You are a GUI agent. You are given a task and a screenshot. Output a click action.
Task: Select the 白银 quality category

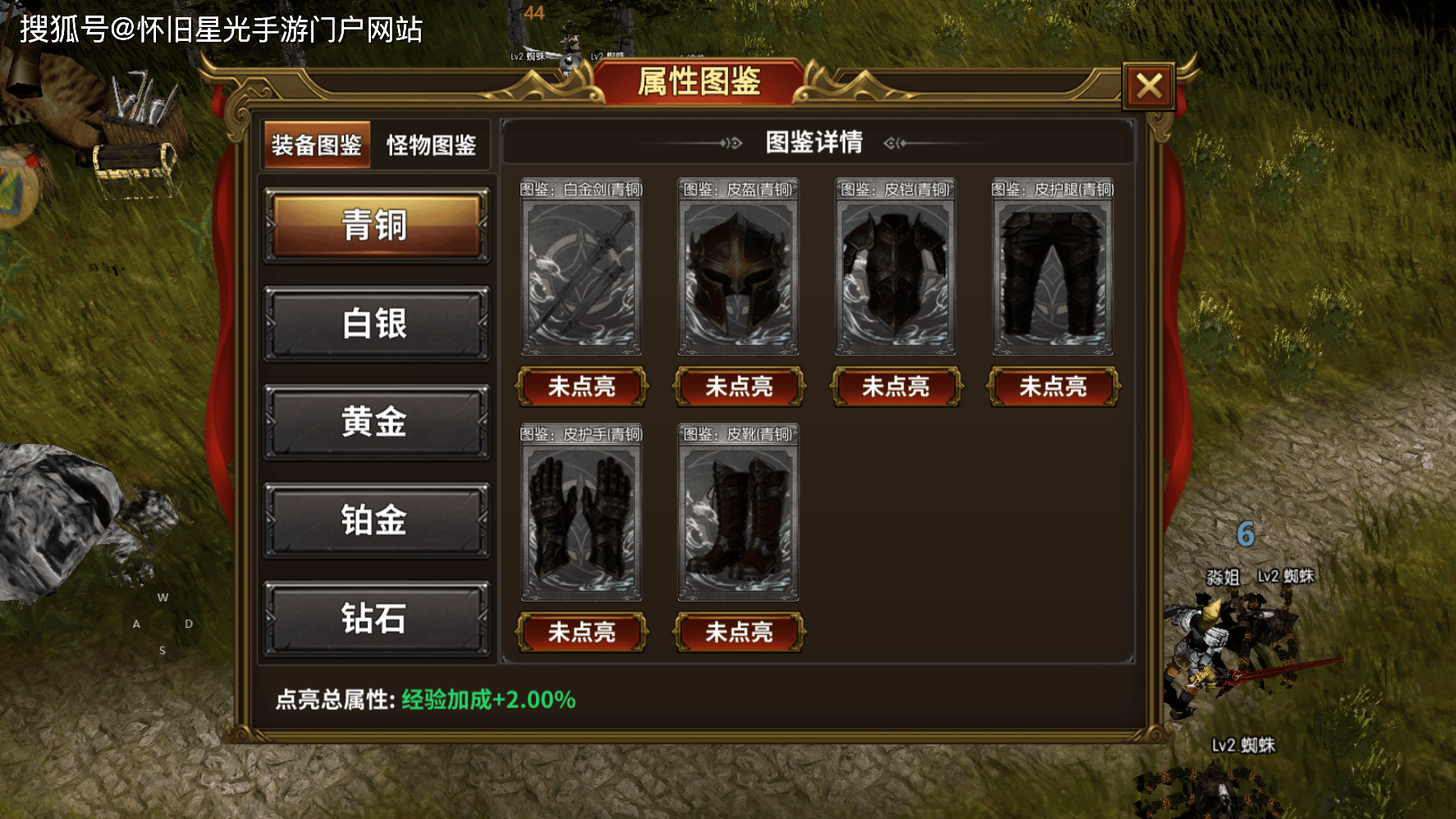(376, 324)
